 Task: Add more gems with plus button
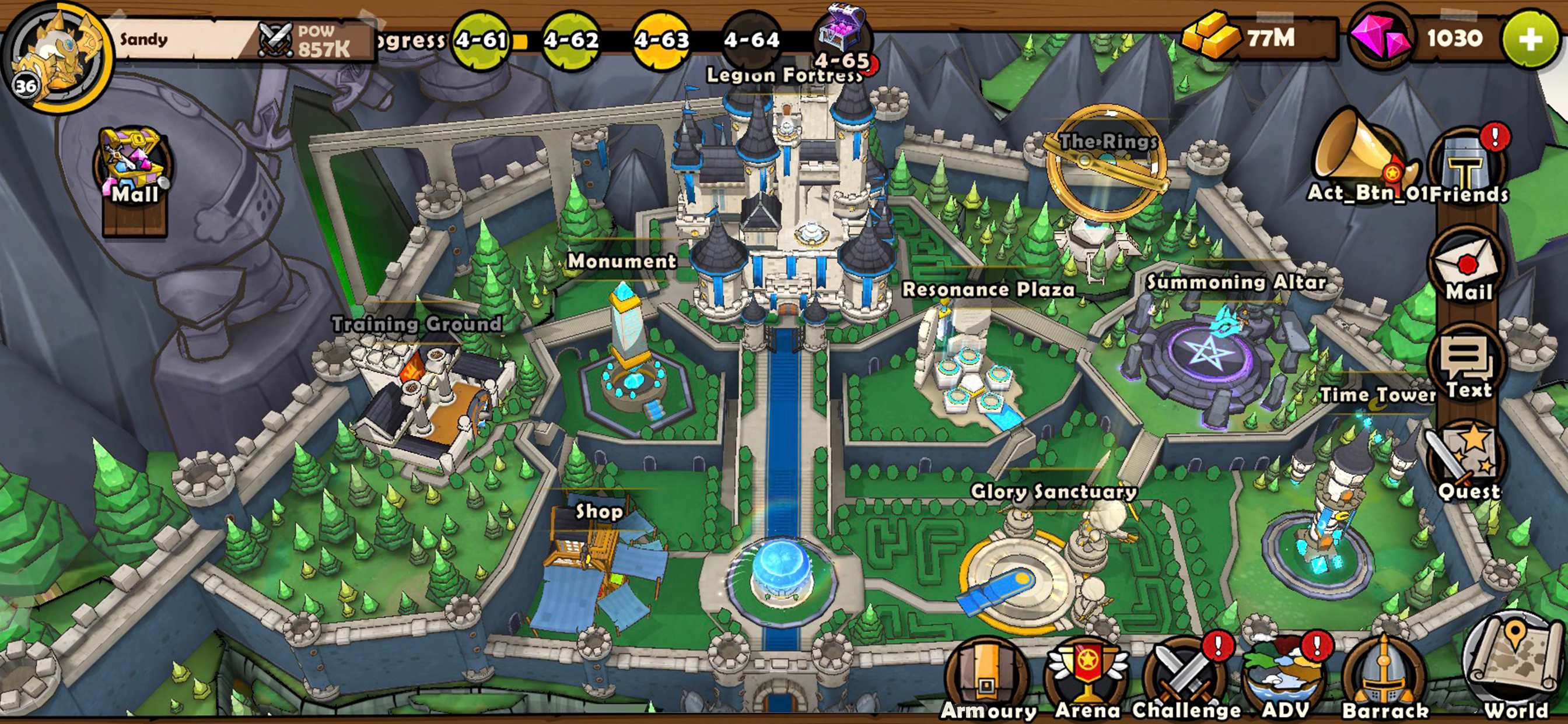tap(1529, 39)
